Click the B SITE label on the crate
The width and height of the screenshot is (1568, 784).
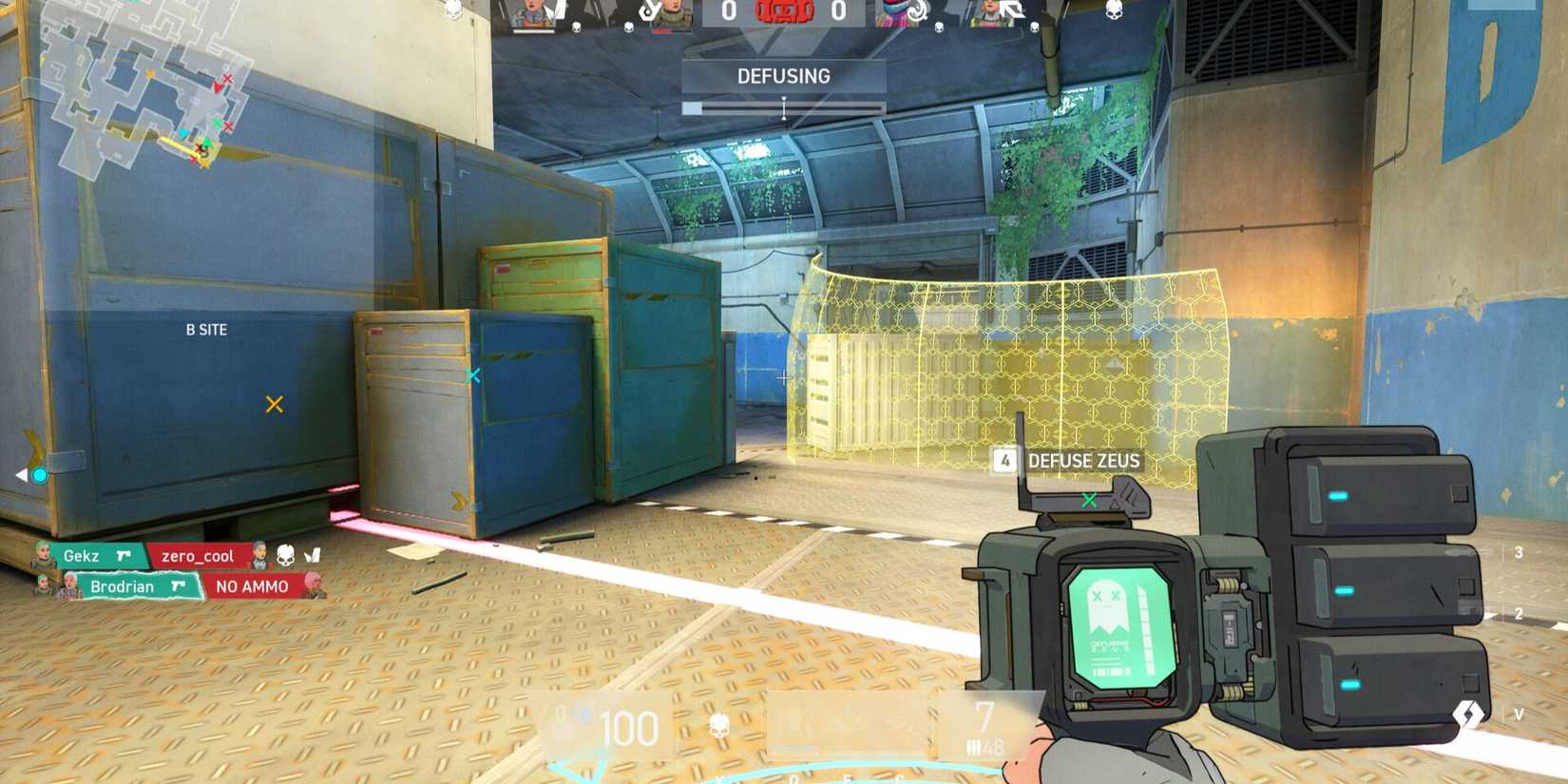(x=205, y=330)
